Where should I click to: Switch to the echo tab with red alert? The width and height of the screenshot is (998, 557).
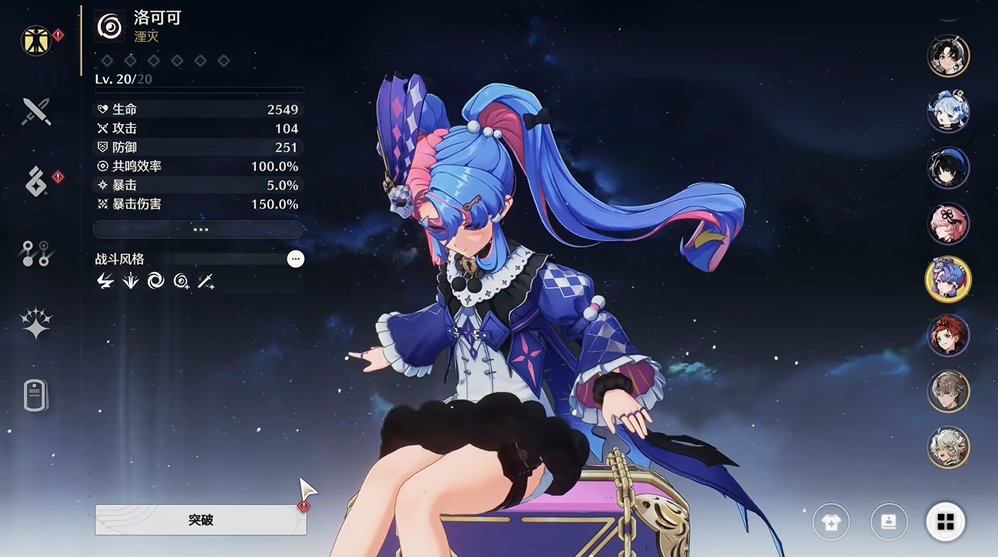[36, 182]
